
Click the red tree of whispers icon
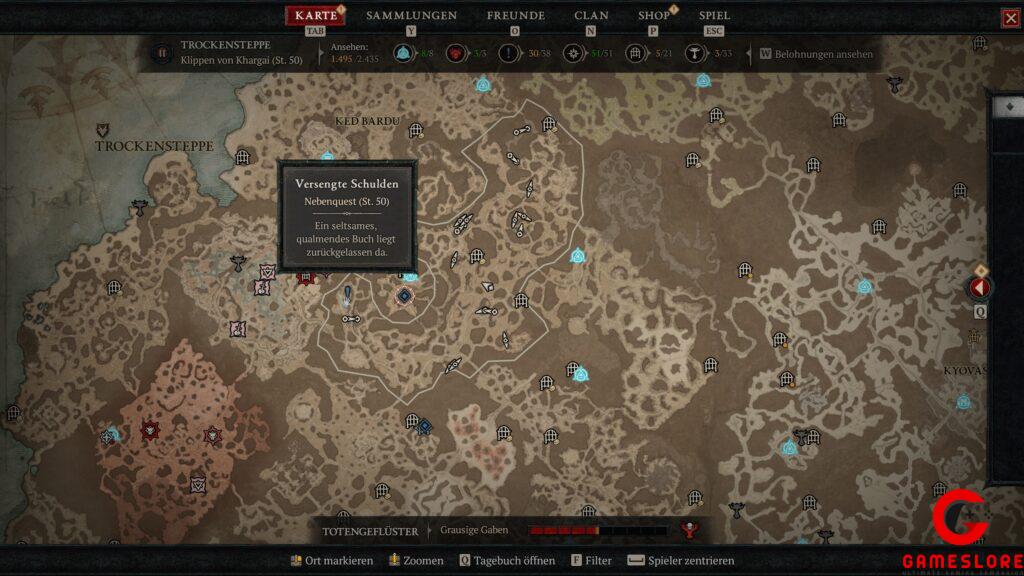(689, 530)
